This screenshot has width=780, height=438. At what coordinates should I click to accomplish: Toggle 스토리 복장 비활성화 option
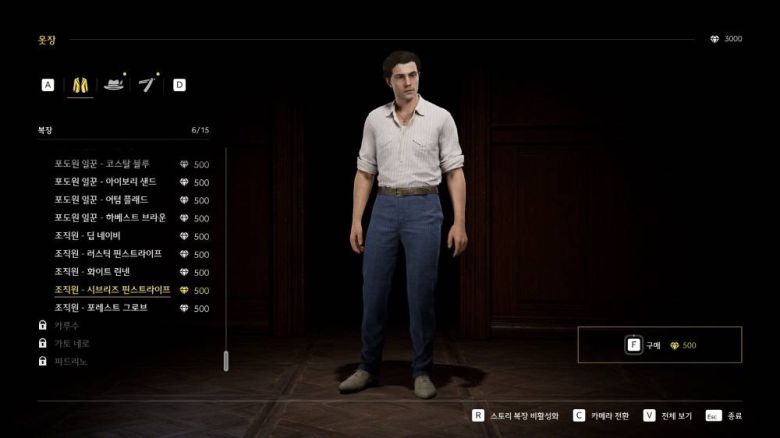(514, 415)
